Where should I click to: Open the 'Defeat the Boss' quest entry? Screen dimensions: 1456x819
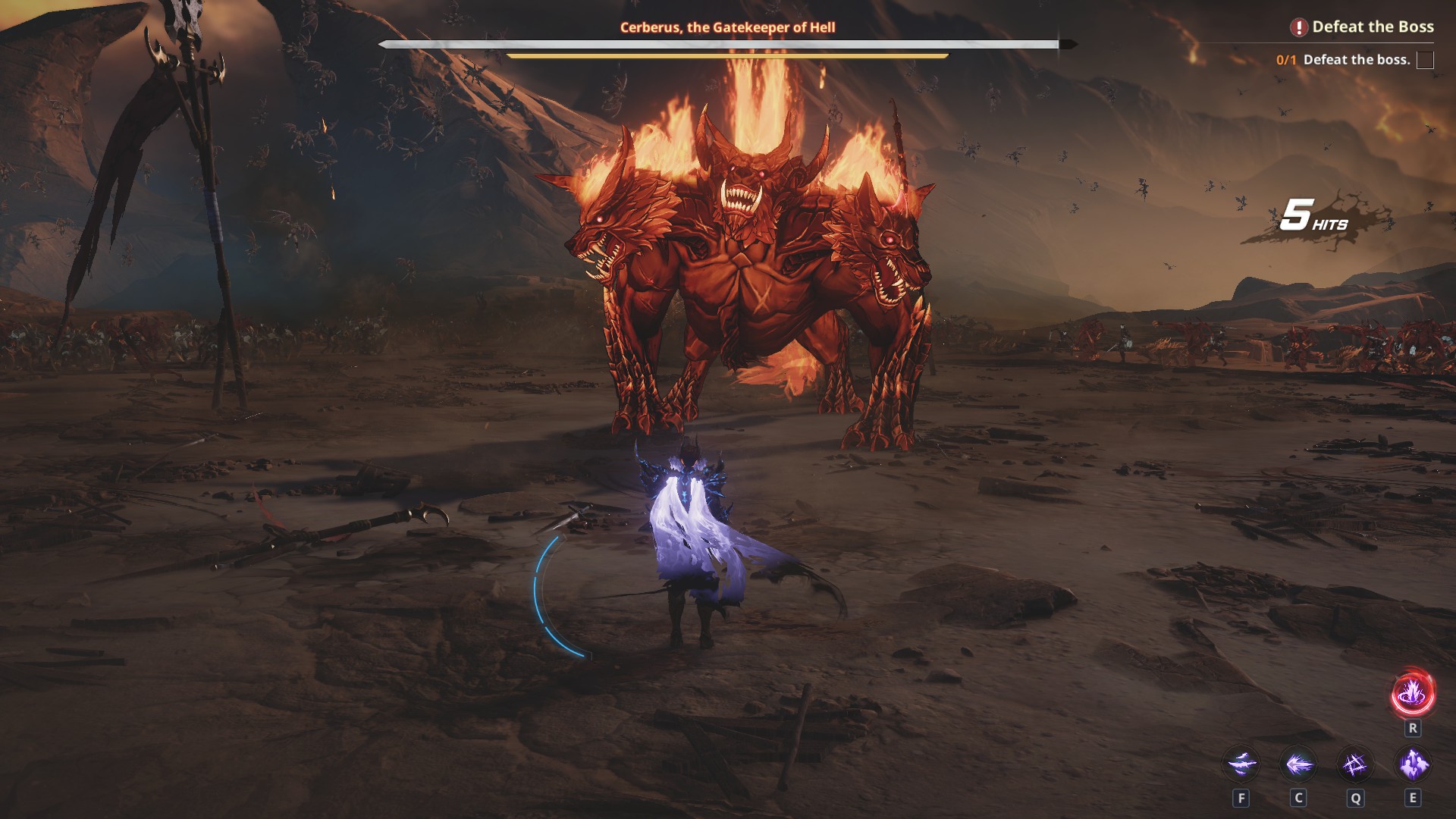pos(1373,27)
